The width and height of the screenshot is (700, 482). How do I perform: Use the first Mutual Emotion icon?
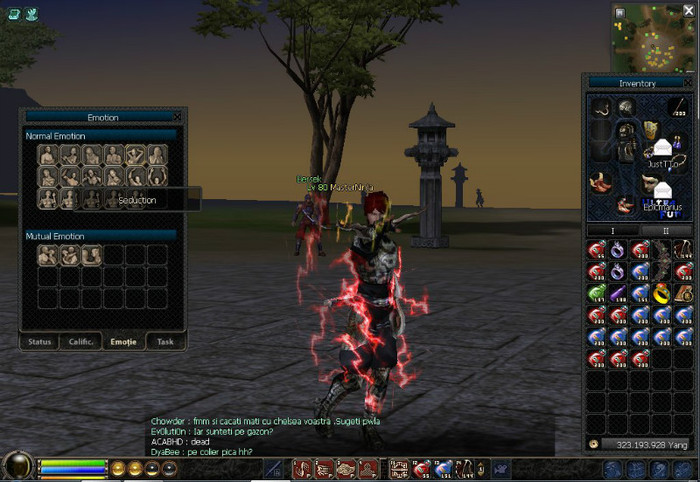tap(48, 255)
